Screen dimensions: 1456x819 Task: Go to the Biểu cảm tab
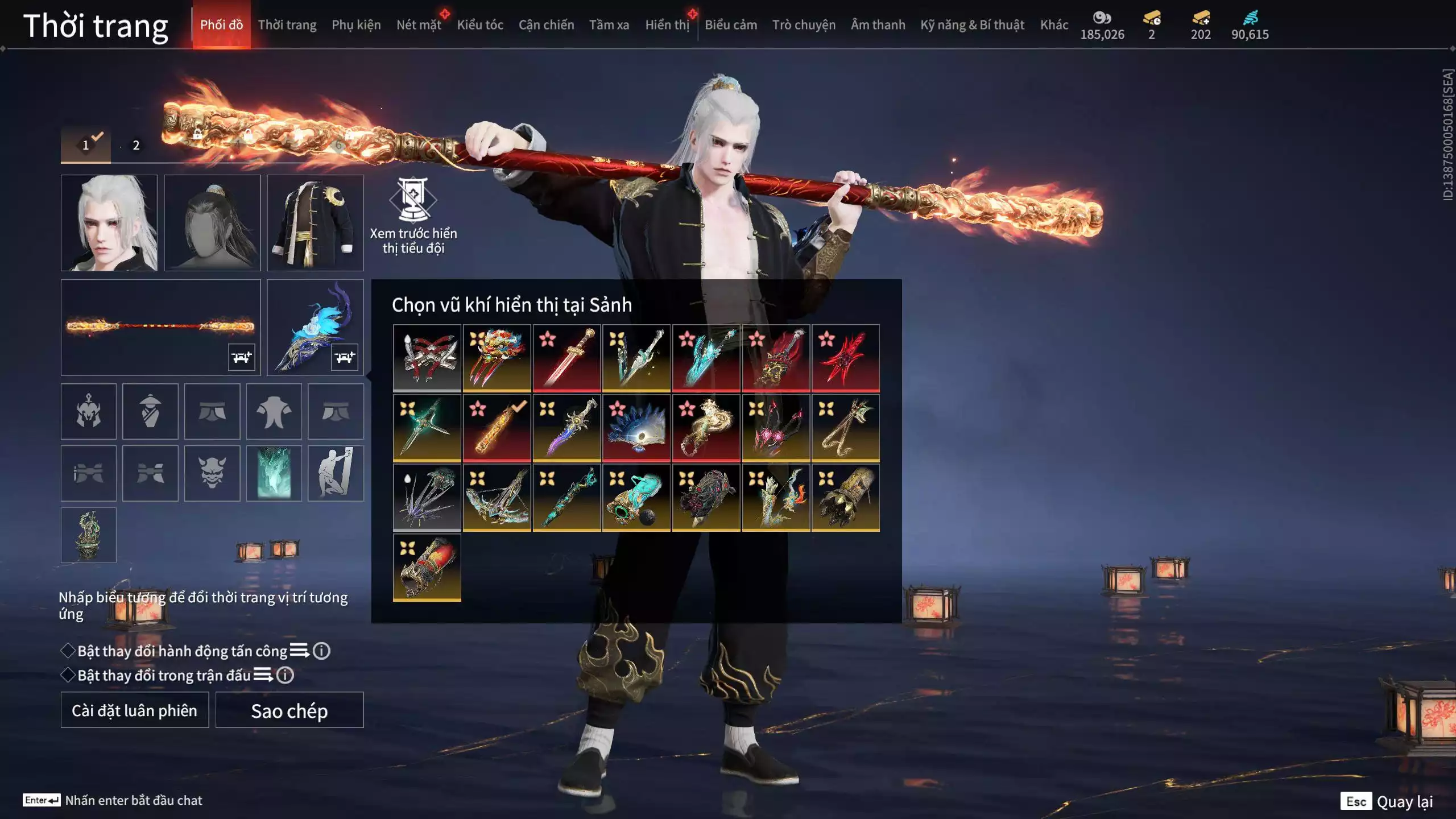[x=730, y=25]
